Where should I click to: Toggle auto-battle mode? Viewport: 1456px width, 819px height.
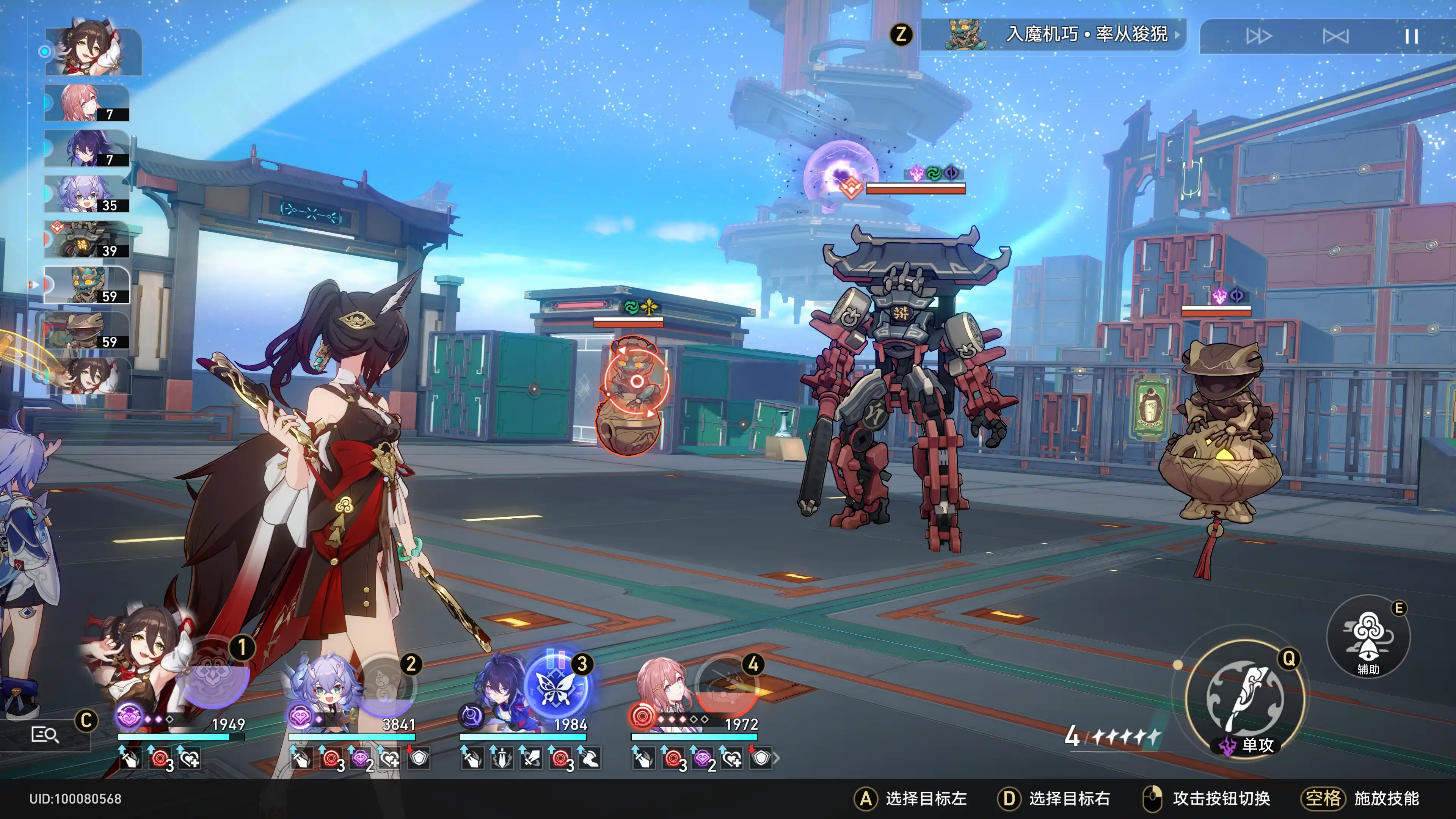pos(1335,37)
